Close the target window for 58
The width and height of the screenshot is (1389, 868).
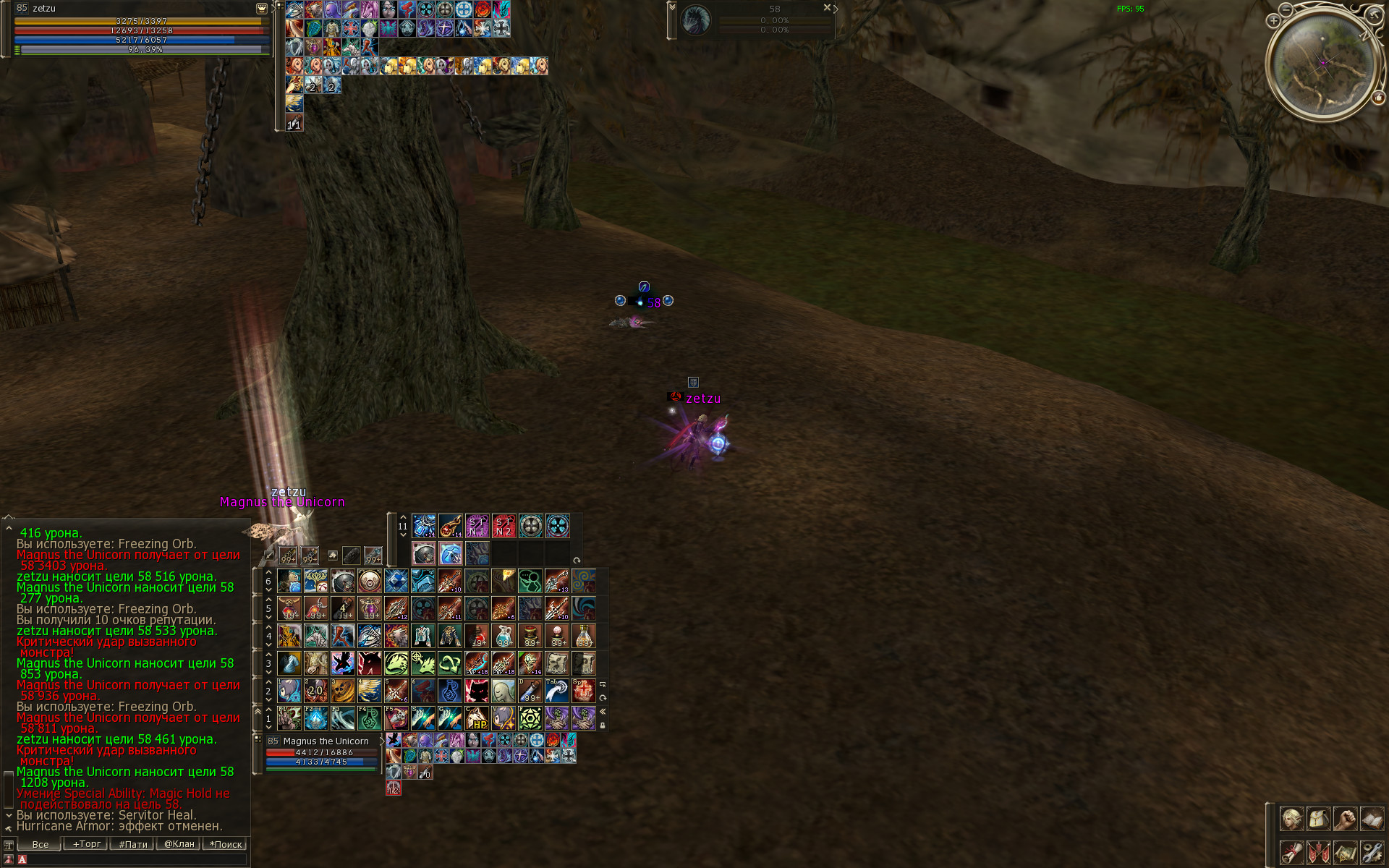pyautogui.click(x=827, y=7)
